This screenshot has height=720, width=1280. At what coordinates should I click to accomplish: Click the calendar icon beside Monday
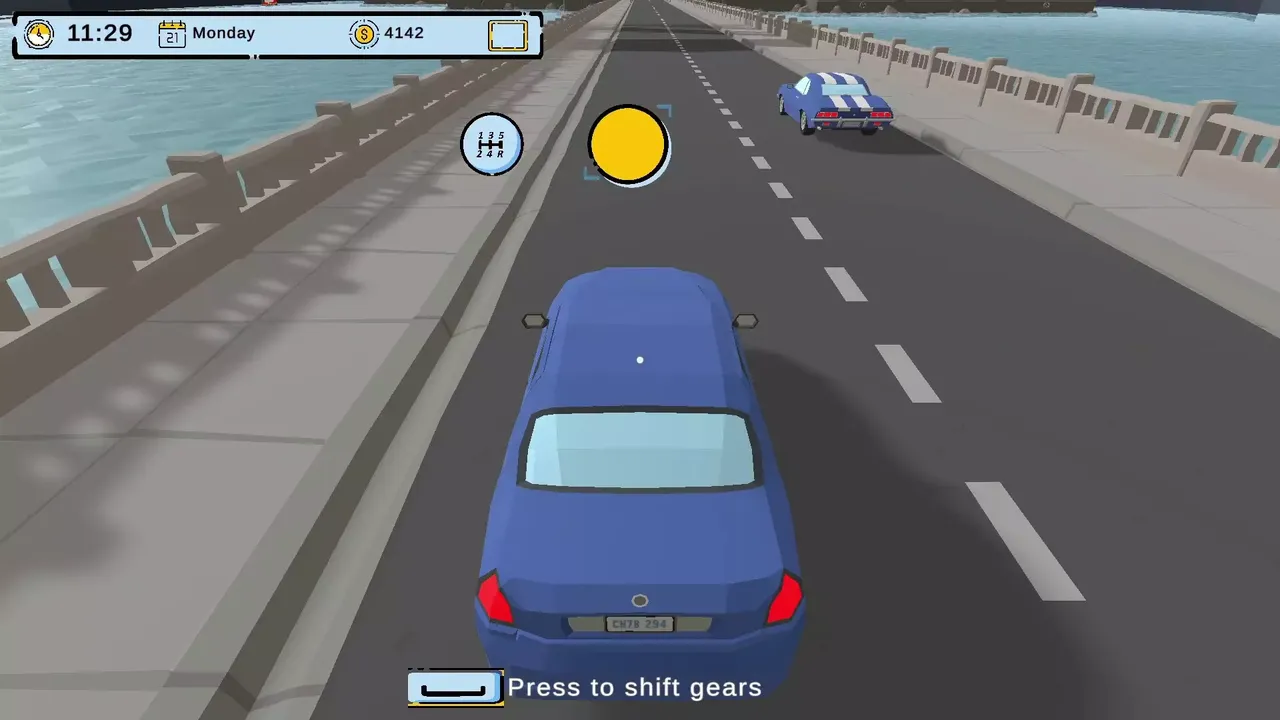click(x=172, y=33)
